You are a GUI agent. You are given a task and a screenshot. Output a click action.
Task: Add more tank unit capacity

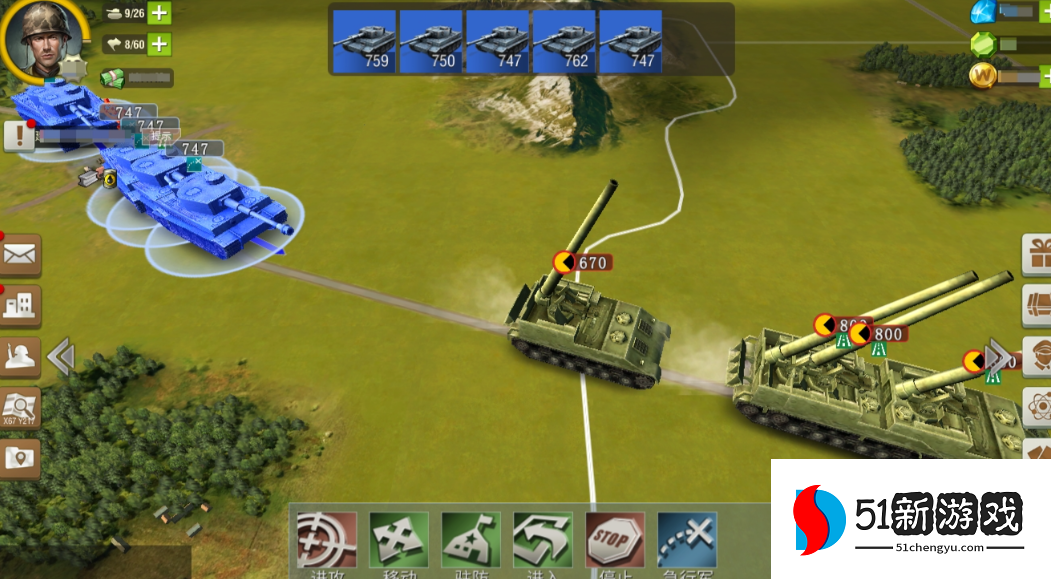[x=159, y=14]
